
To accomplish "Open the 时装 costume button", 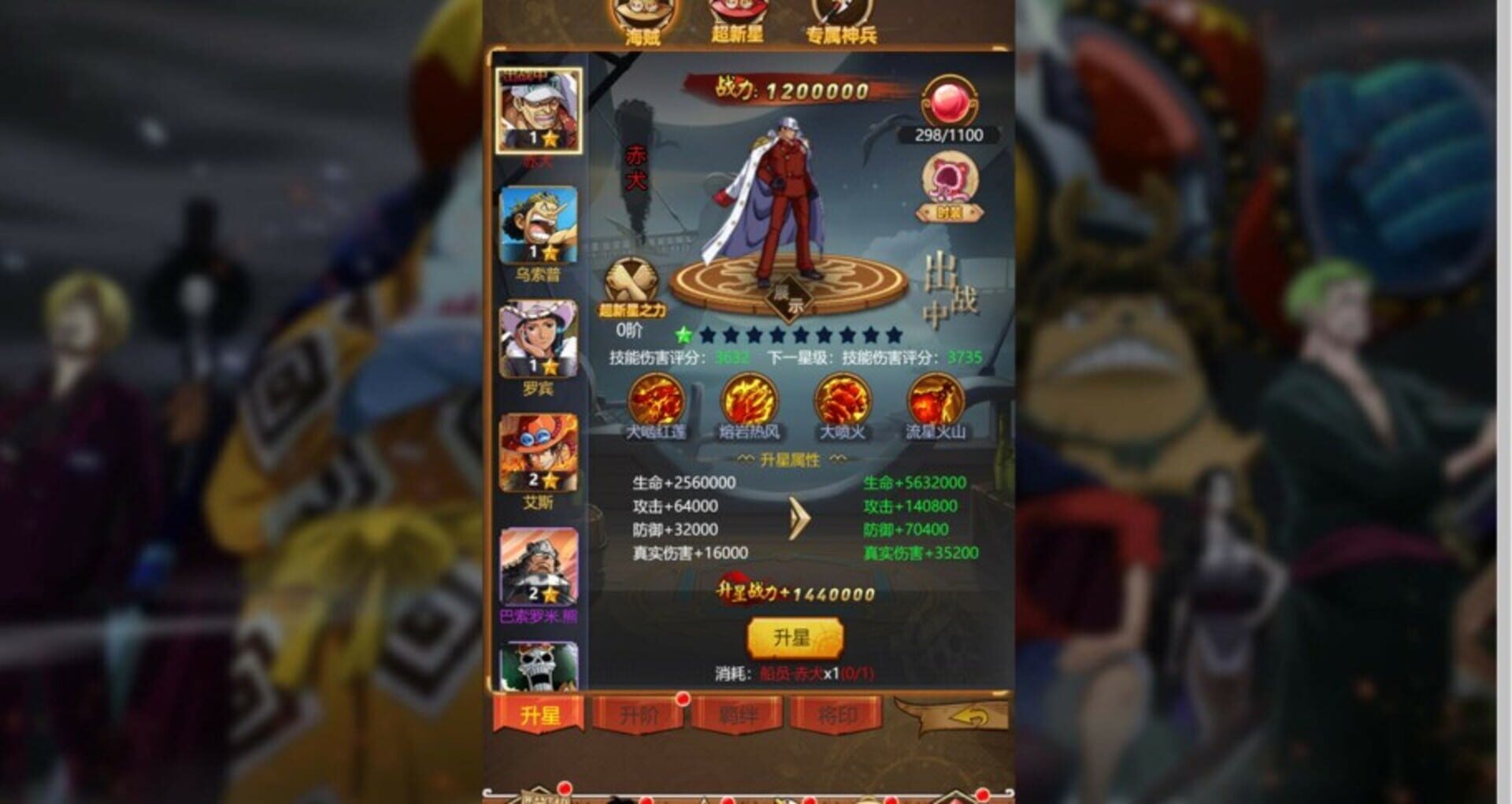I will click(948, 211).
